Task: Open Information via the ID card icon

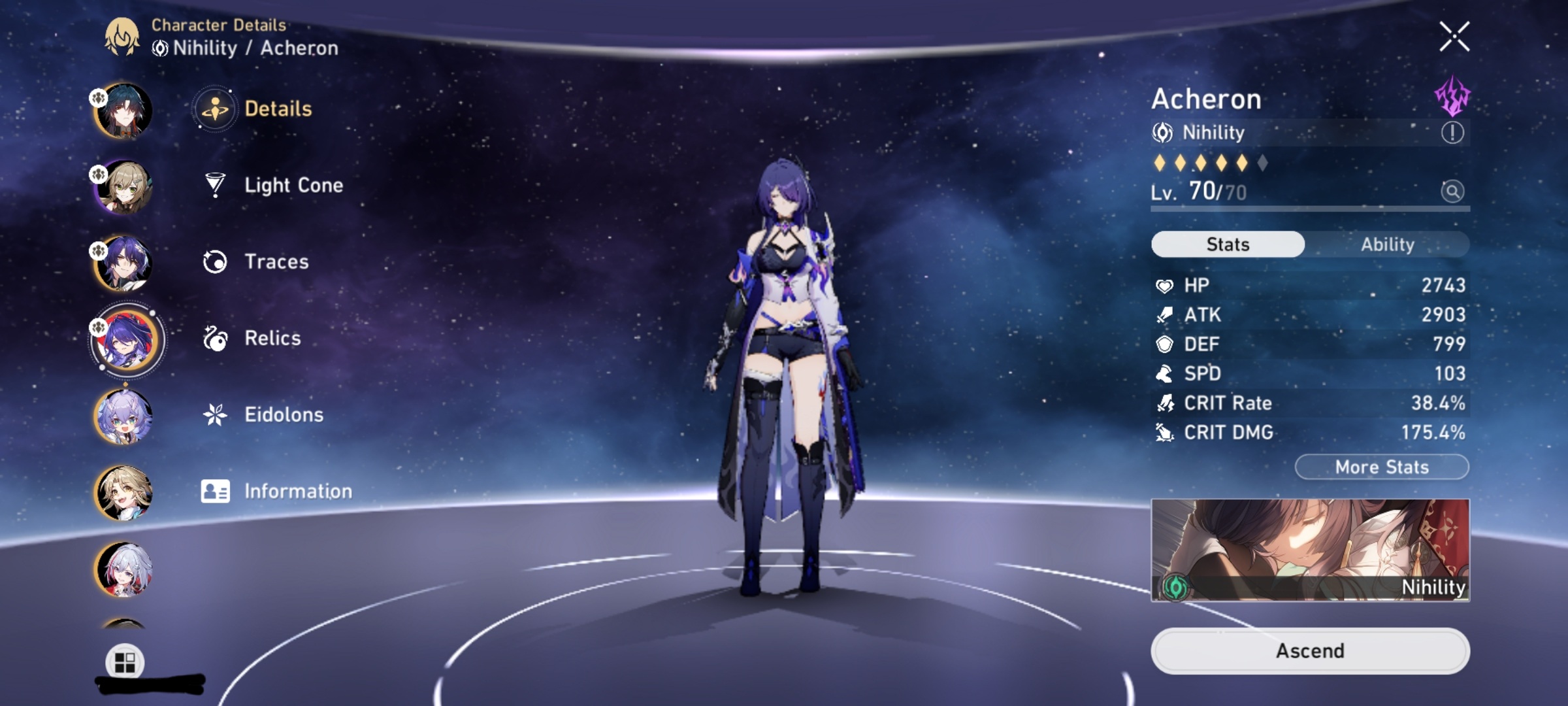Action: (214, 491)
